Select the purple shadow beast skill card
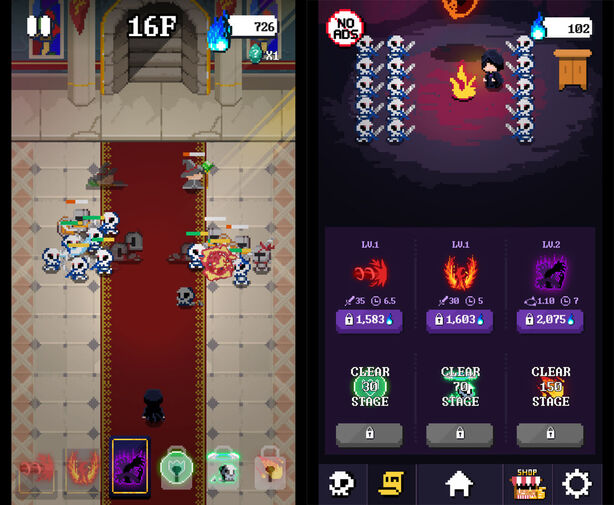614x505 pixels. (x=130, y=465)
